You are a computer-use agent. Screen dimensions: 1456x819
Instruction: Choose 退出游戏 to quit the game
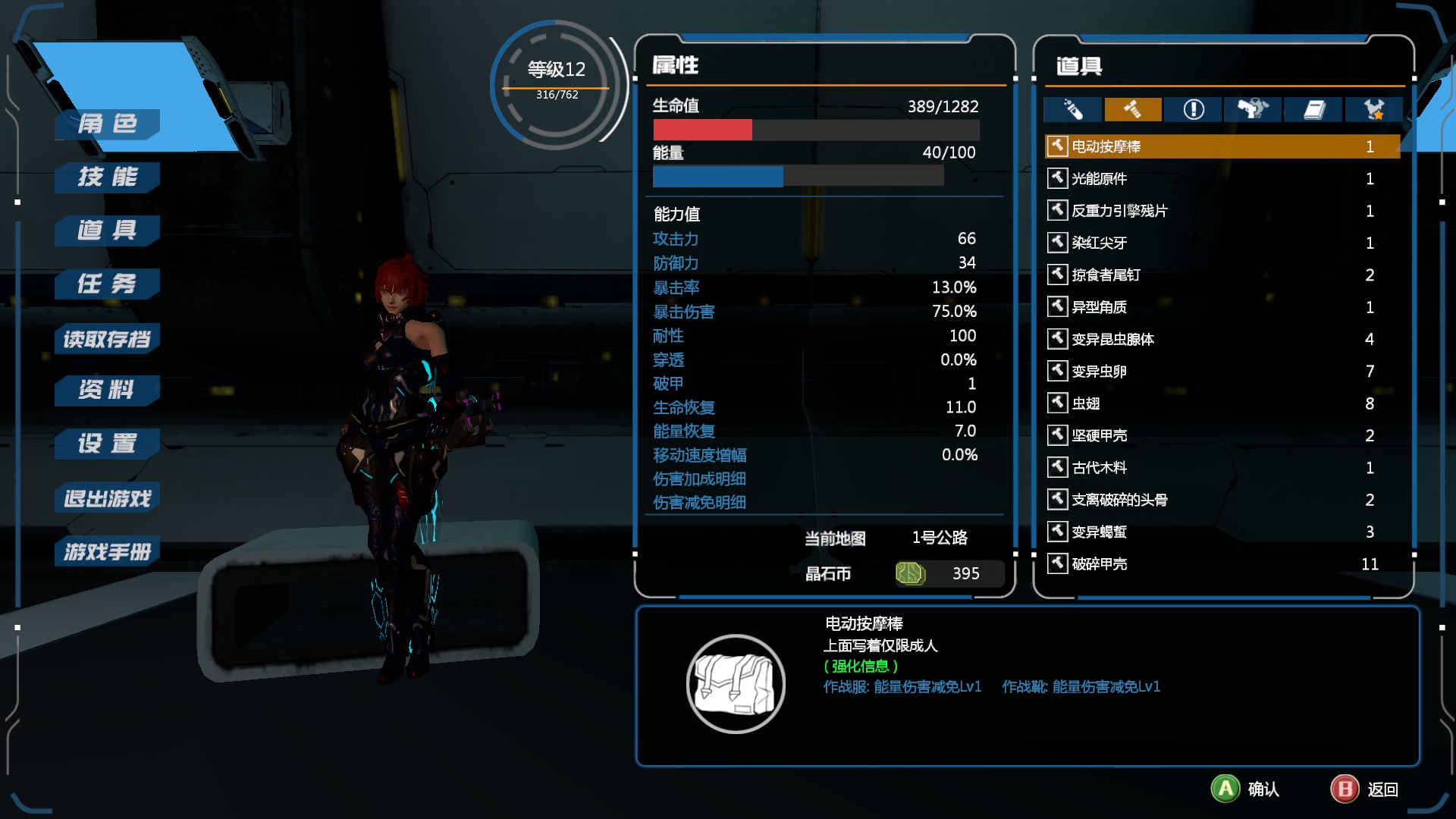108,498
